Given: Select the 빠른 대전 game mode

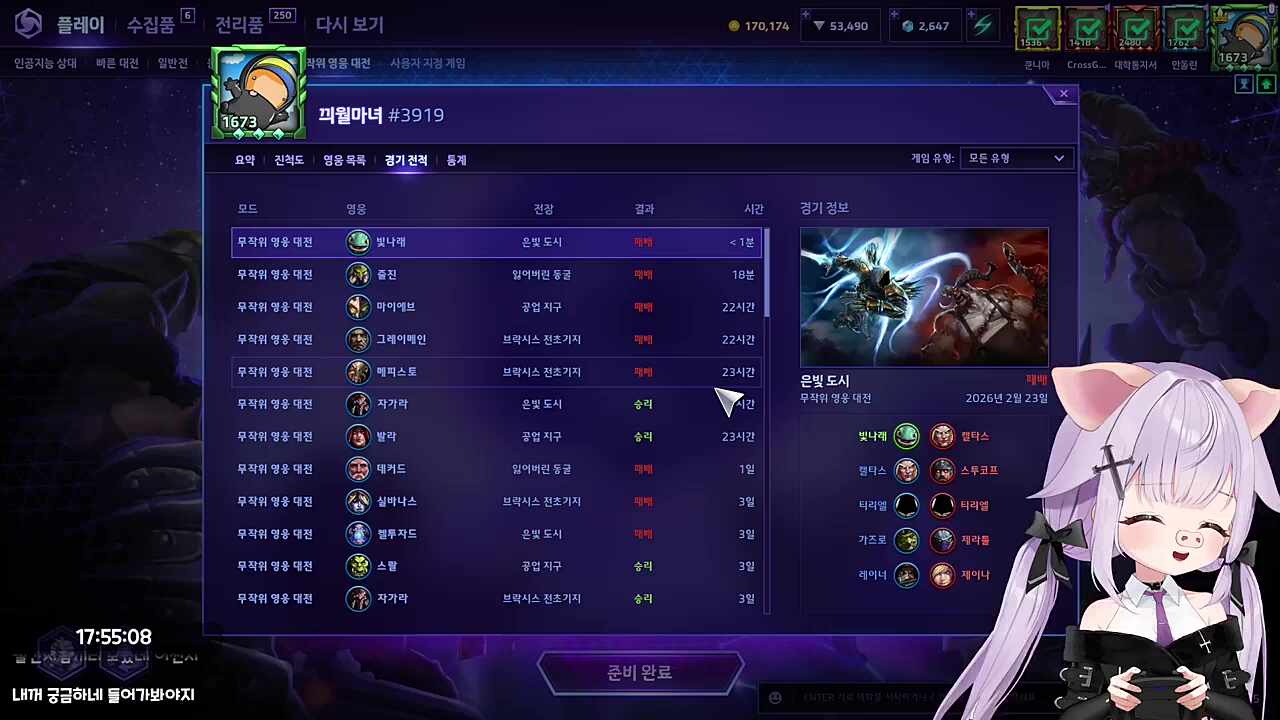Looking at the screenshot, I should pyautogui.click(x=110, y=62).
